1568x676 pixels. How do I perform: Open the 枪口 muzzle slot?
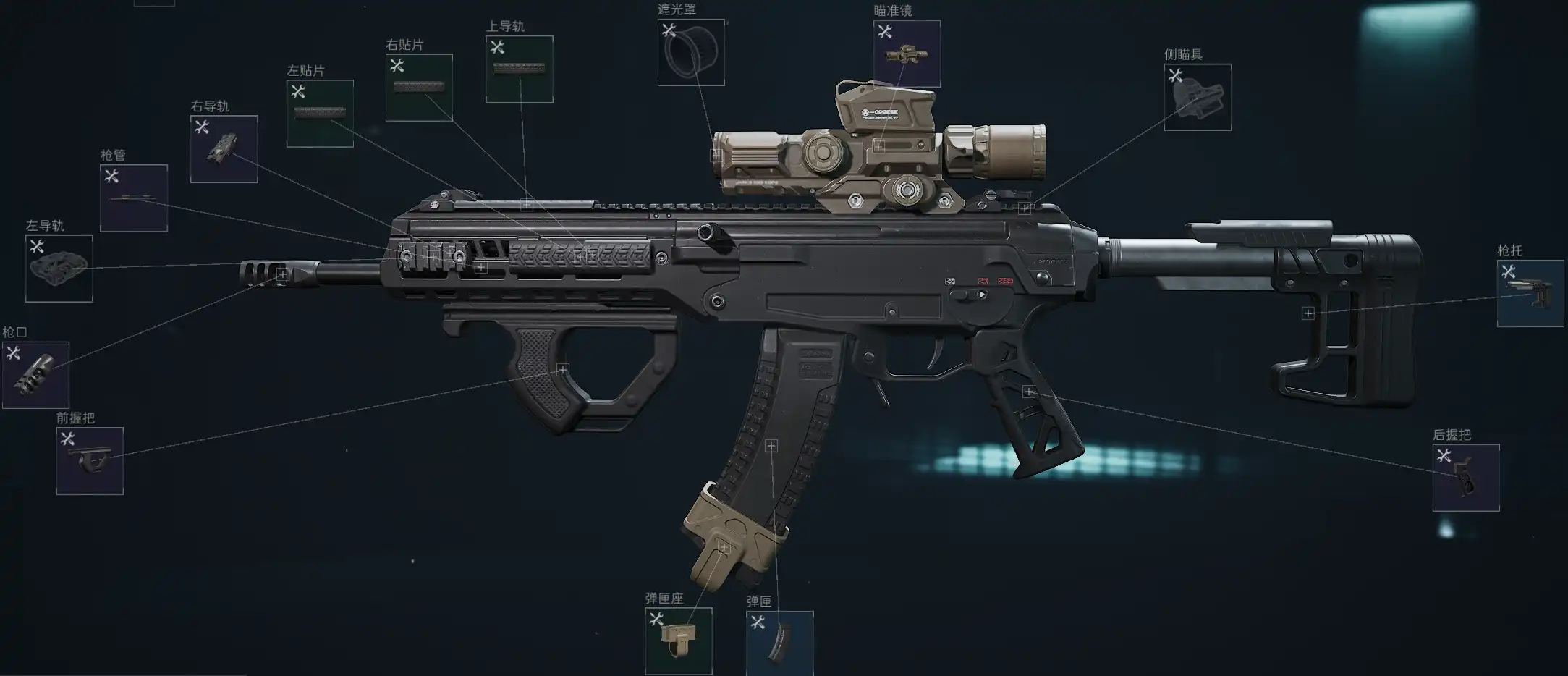coord(35,375)
